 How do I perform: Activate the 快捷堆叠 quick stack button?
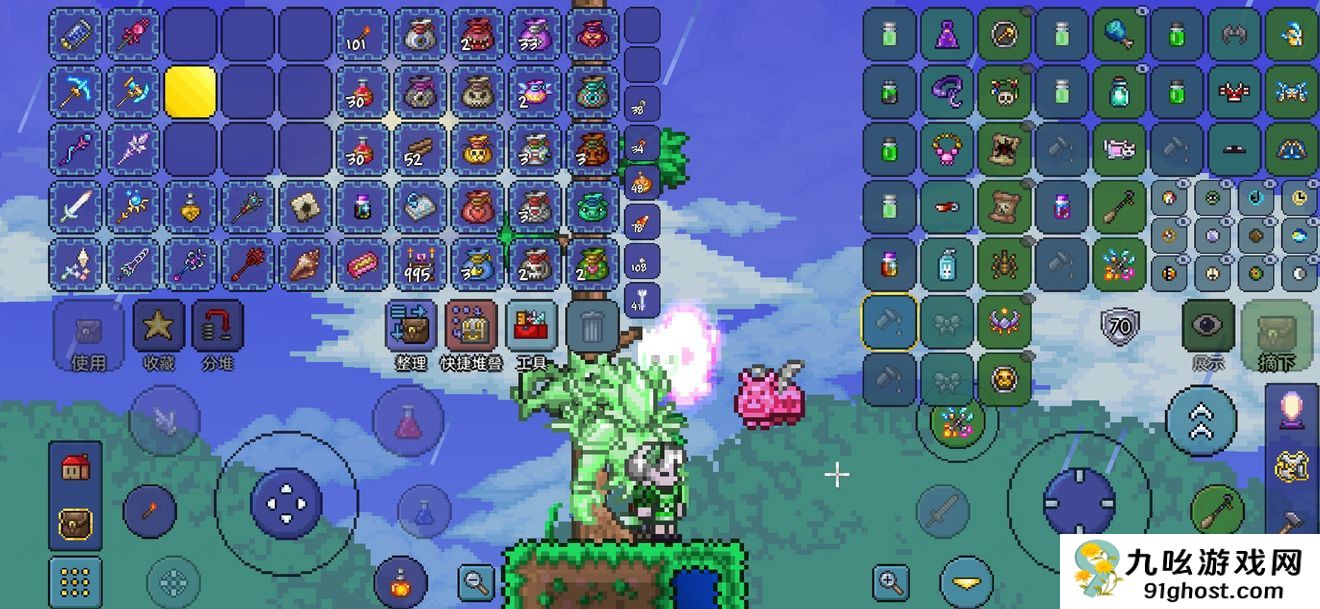[x=472, y=328]
